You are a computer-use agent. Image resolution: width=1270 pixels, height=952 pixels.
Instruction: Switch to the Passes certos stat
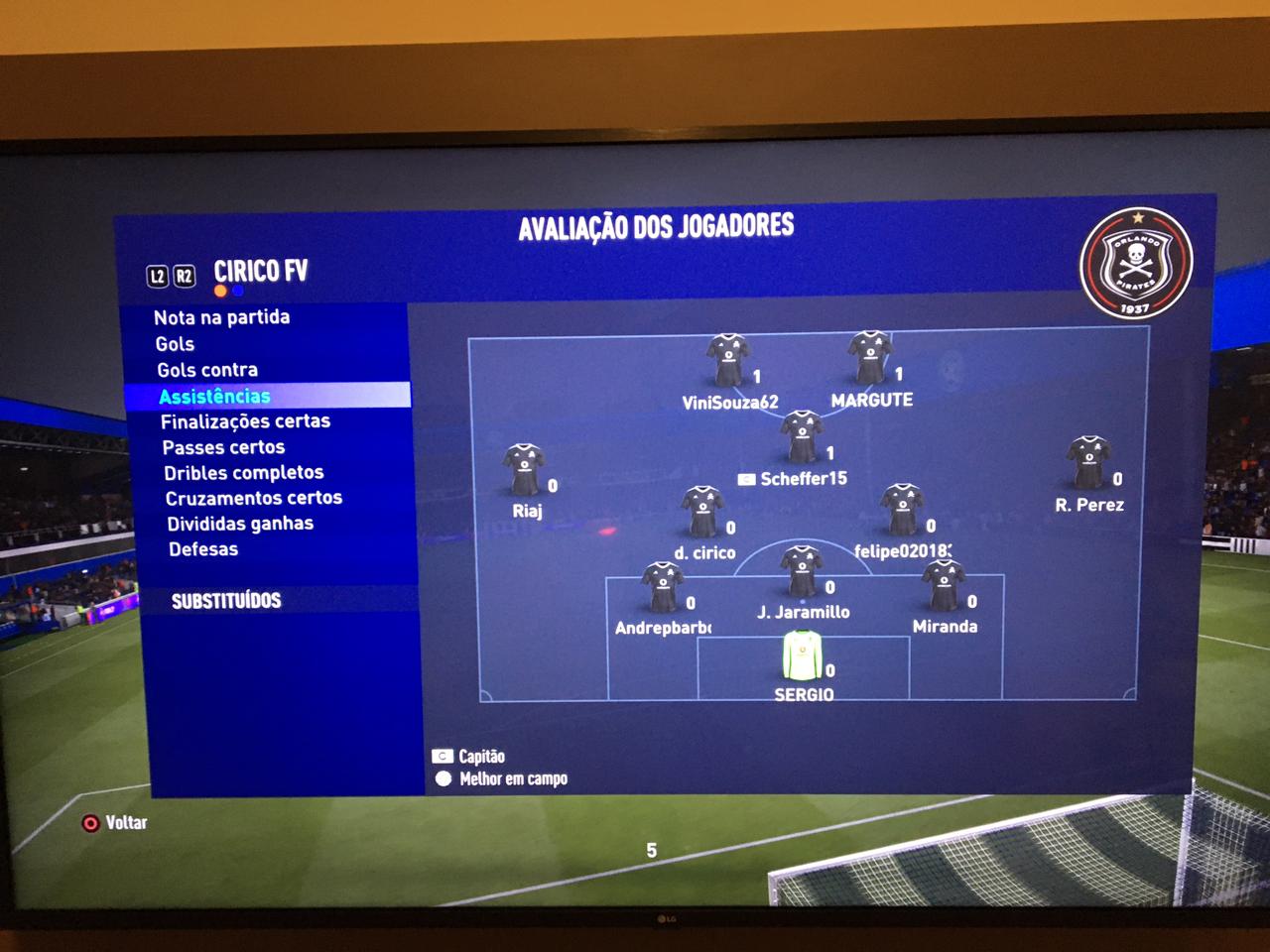pyautogui.click(x=223, y=447)
